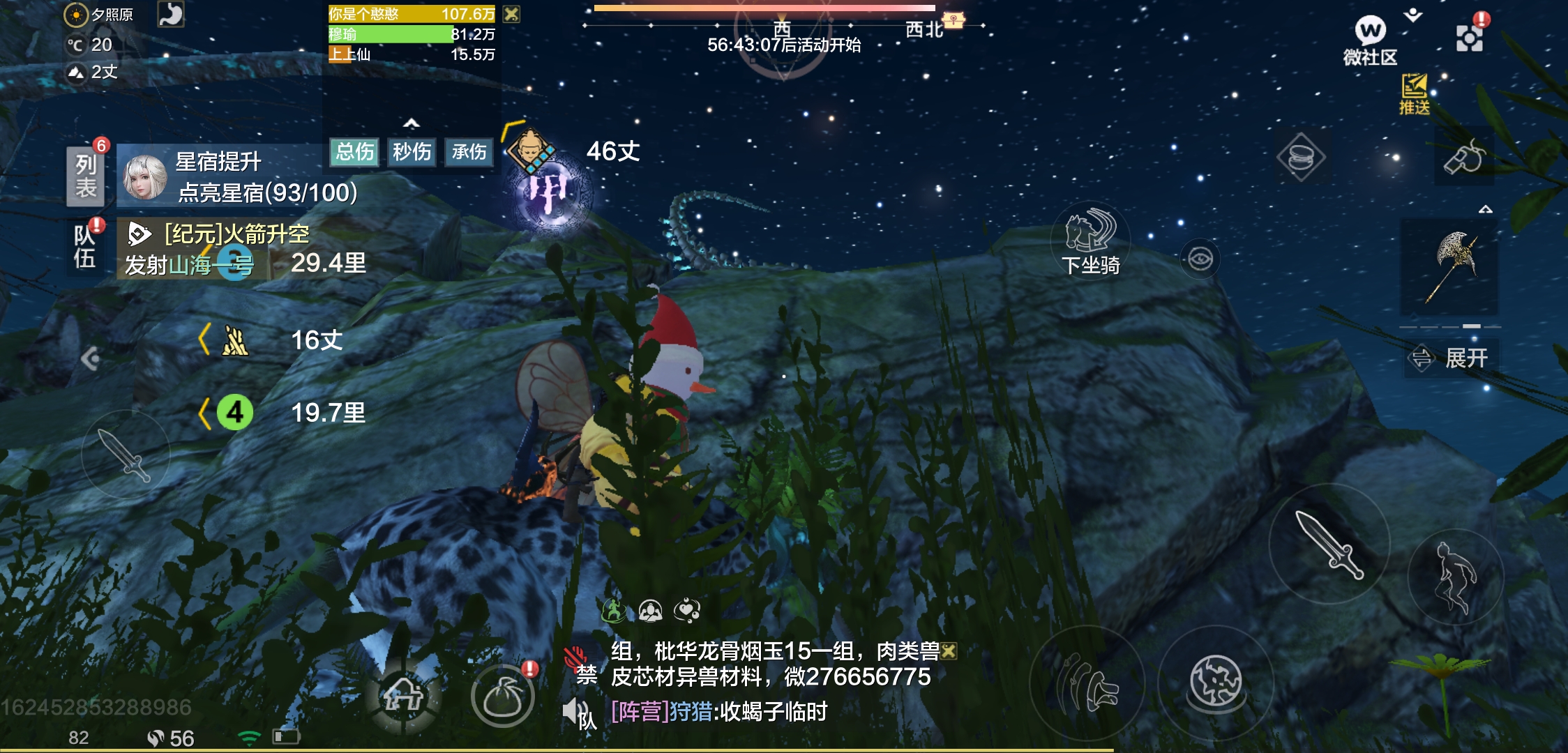1568x753 pixels.
Task: Activate the jump action button
Action: pyautogui.click(x=1456, y=577)
